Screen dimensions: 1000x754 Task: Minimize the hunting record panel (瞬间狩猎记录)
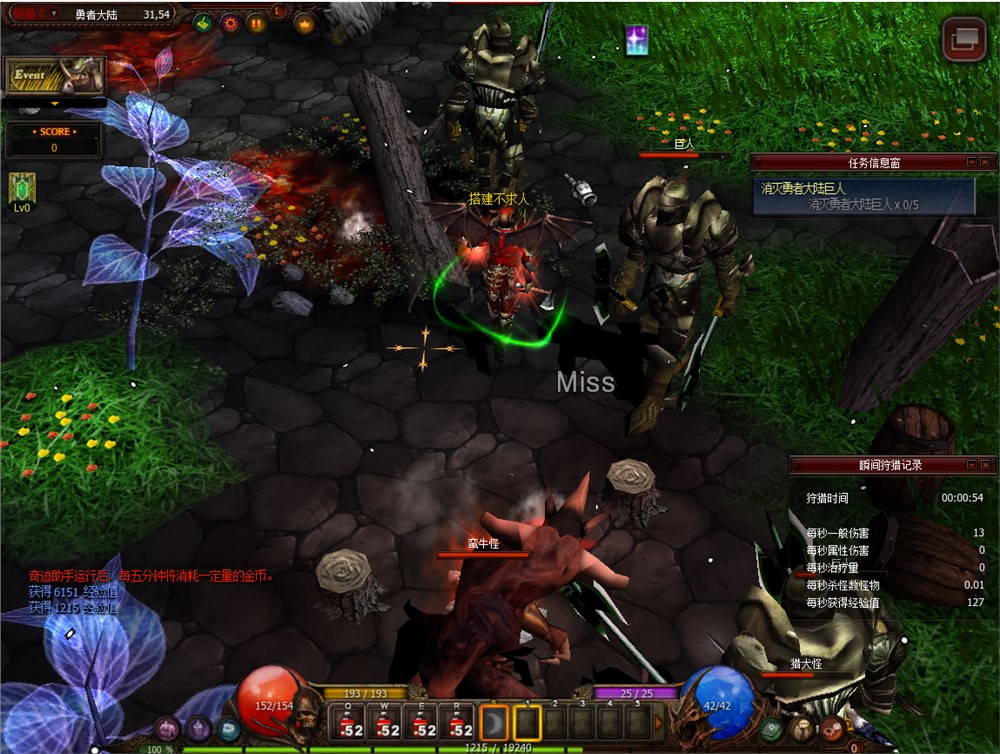coord(971,464)
